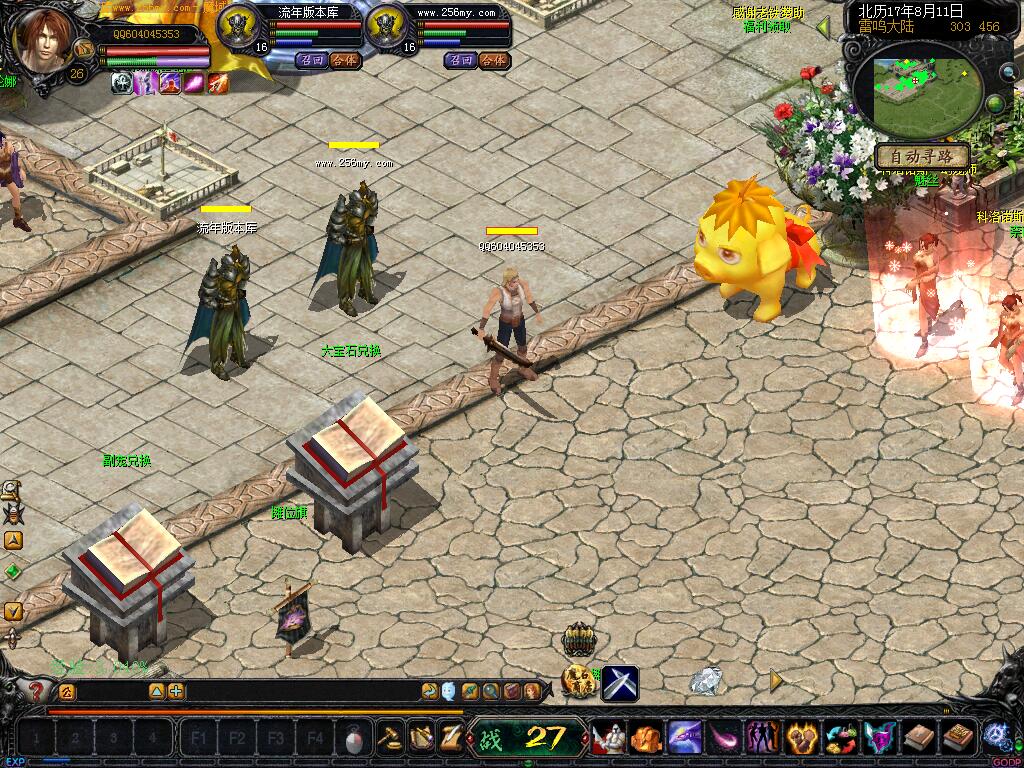The height and width of the screenshot is (768, 1024).
Task: Collapse the minimap panel with the green arrow
Action: [x=823, y=28]
